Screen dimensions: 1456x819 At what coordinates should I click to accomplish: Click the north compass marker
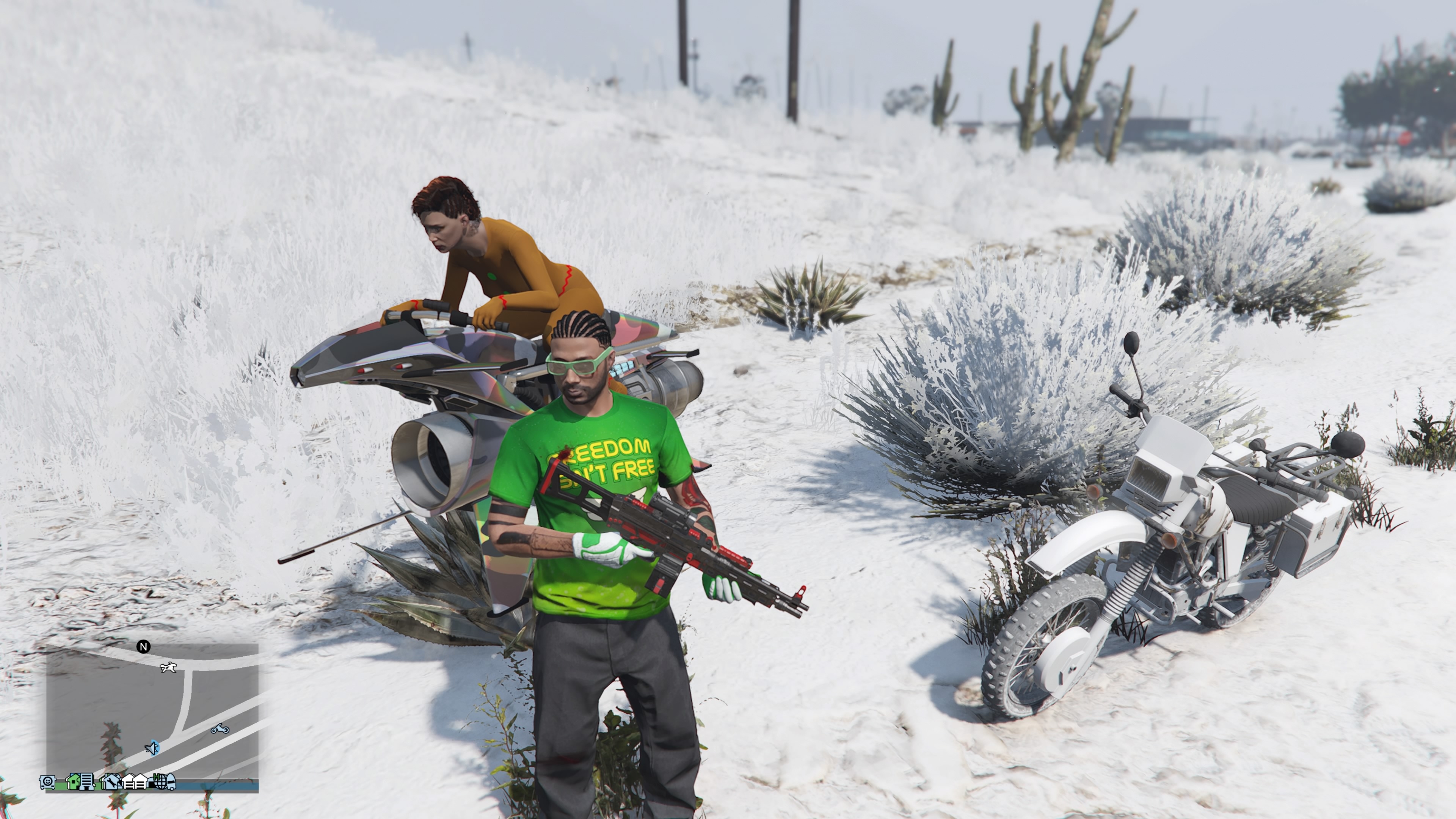[x=144, y=646]
